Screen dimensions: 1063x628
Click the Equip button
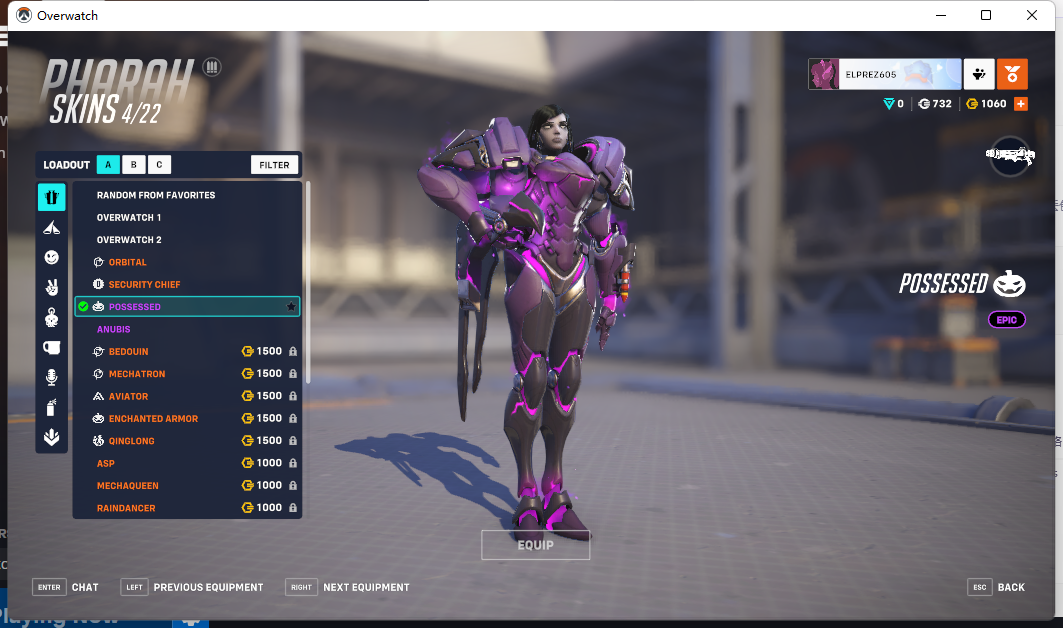click(535, 545)
